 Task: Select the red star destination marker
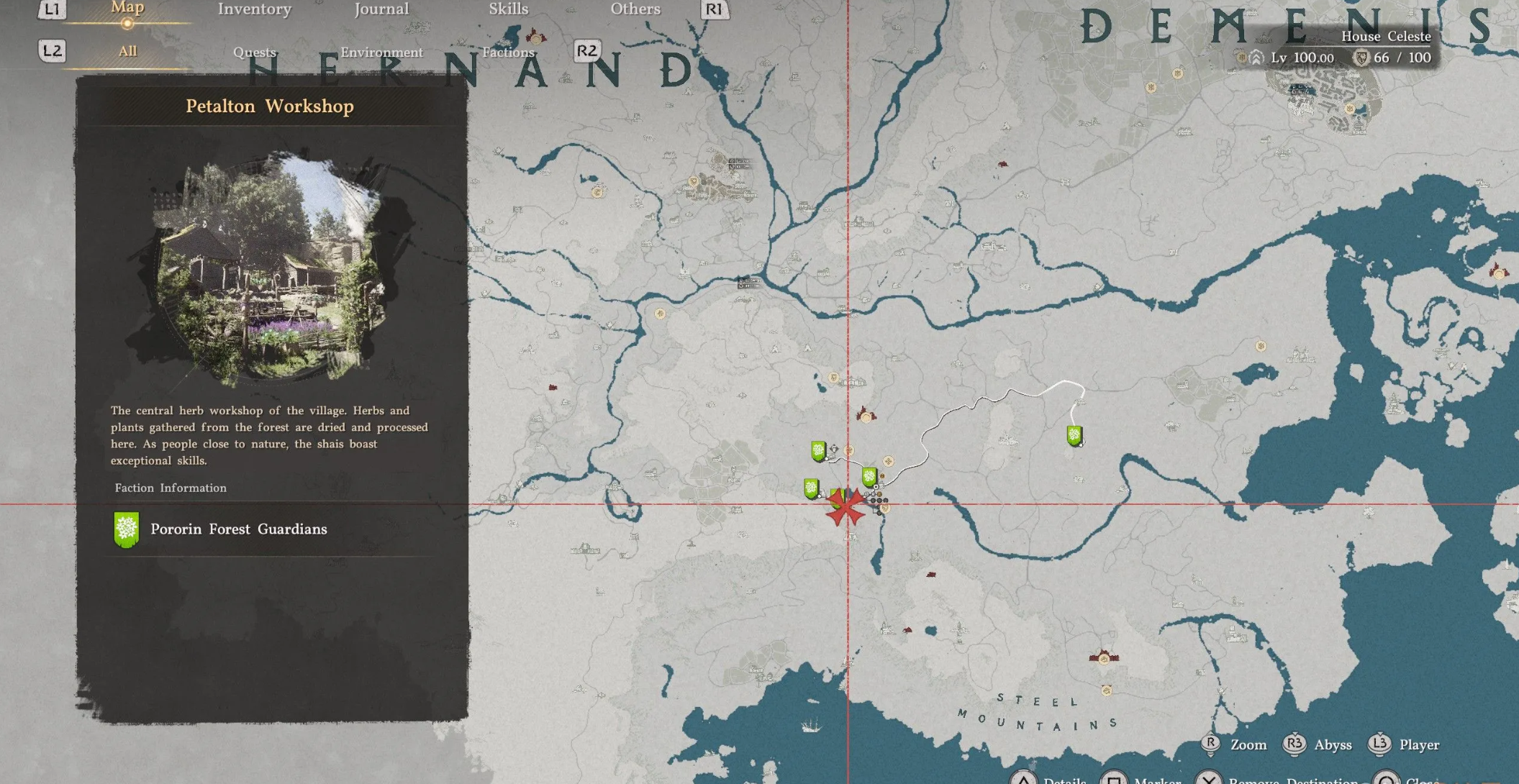tap(846, 506)
